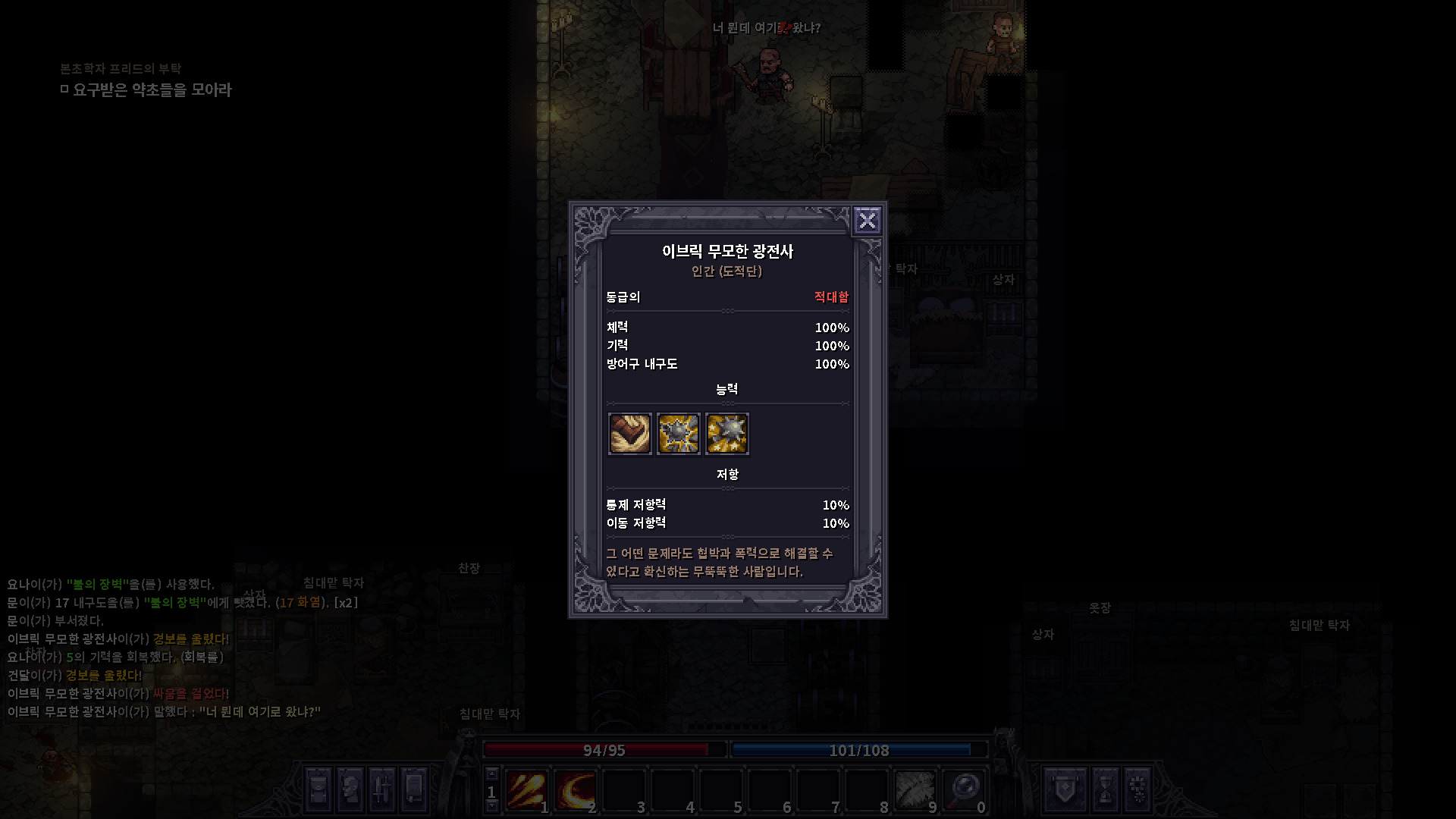This screenshot has height=819, width=1456.
Task: Open the dotted-circle settings button
Action: pos(1137,789)
